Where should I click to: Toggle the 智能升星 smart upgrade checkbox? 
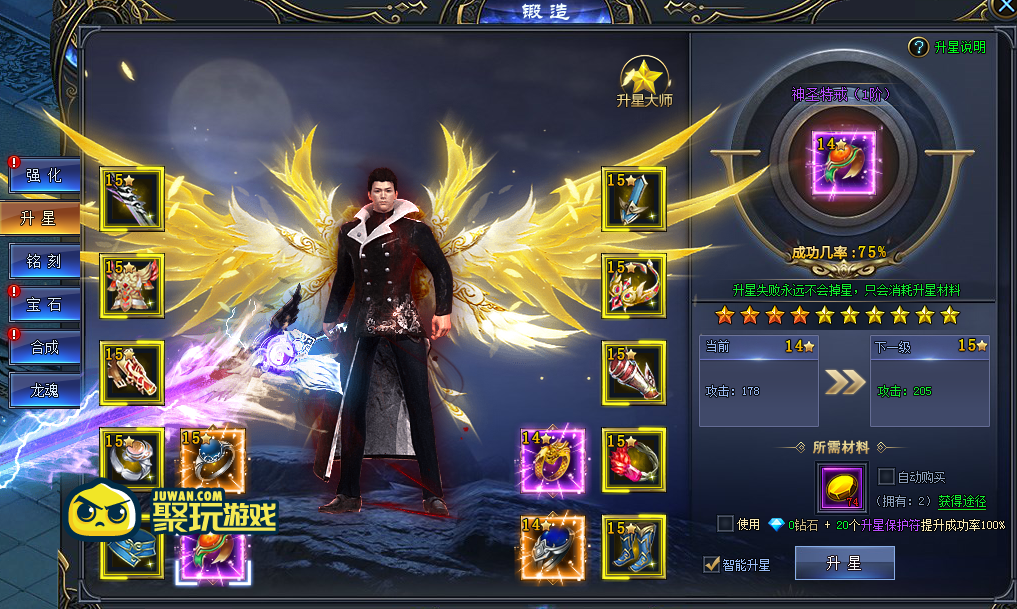click(711, 565)
